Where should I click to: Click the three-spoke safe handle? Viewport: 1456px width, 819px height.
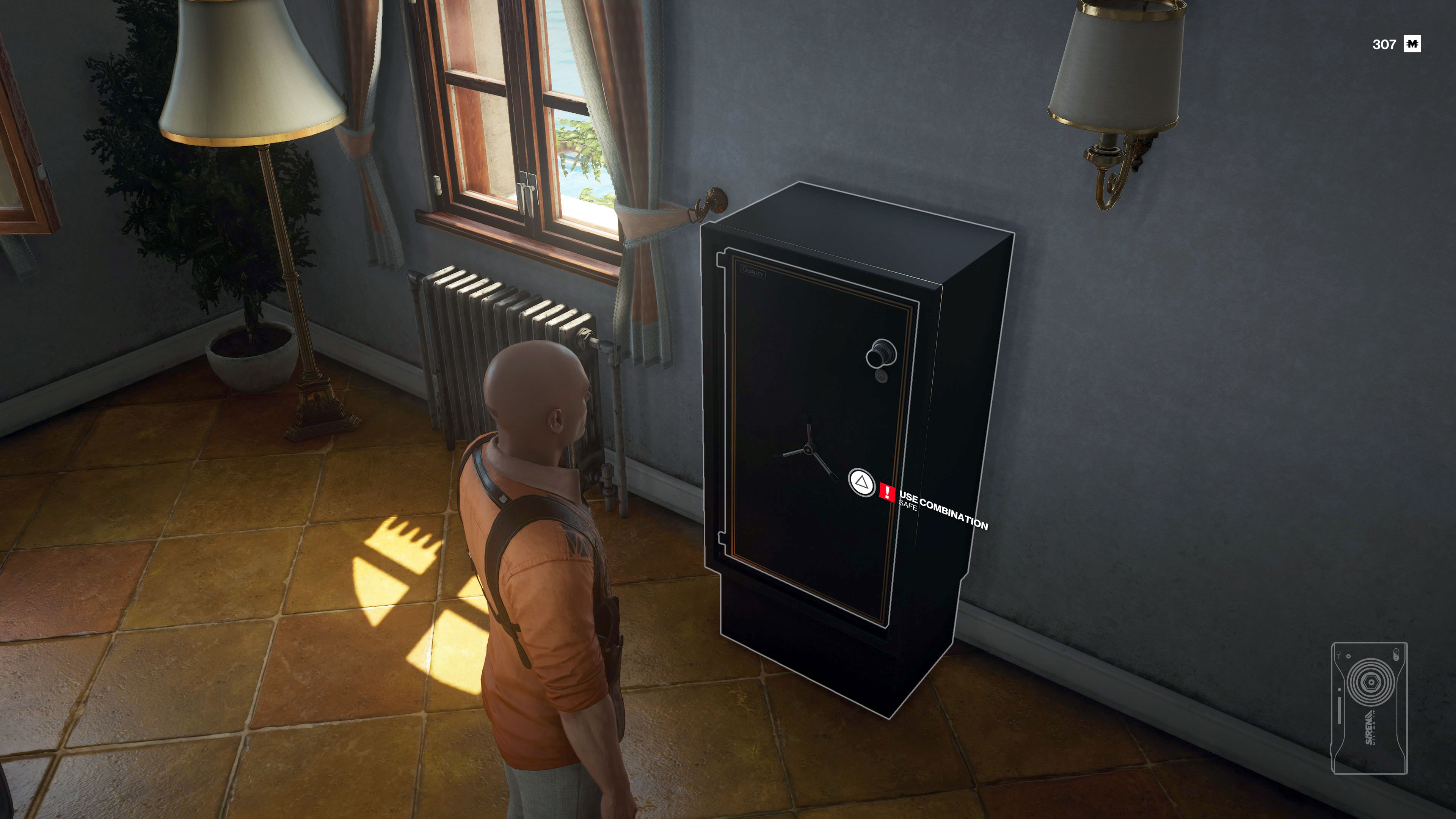(x=809, y=450)
